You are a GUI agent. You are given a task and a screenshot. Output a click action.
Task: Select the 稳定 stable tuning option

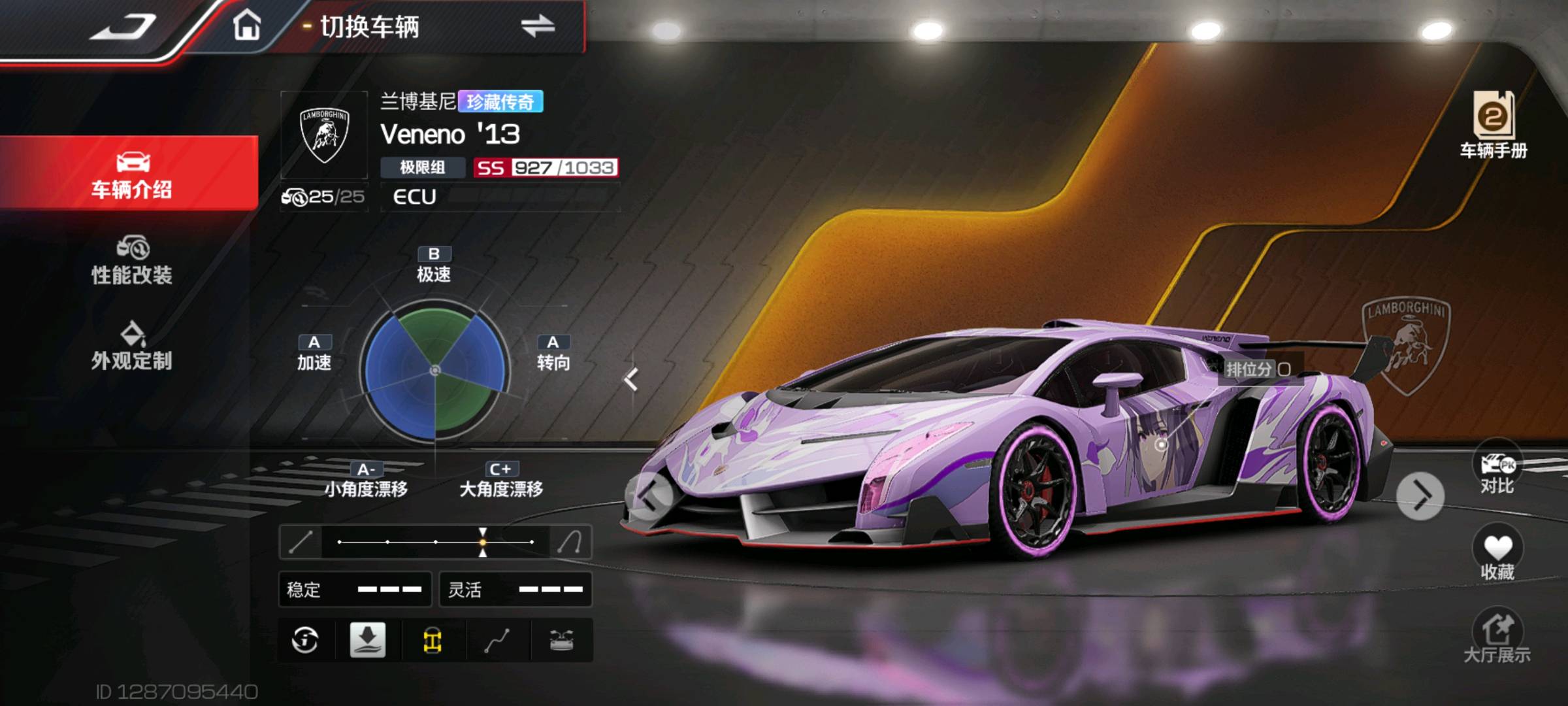pos(355,590)
